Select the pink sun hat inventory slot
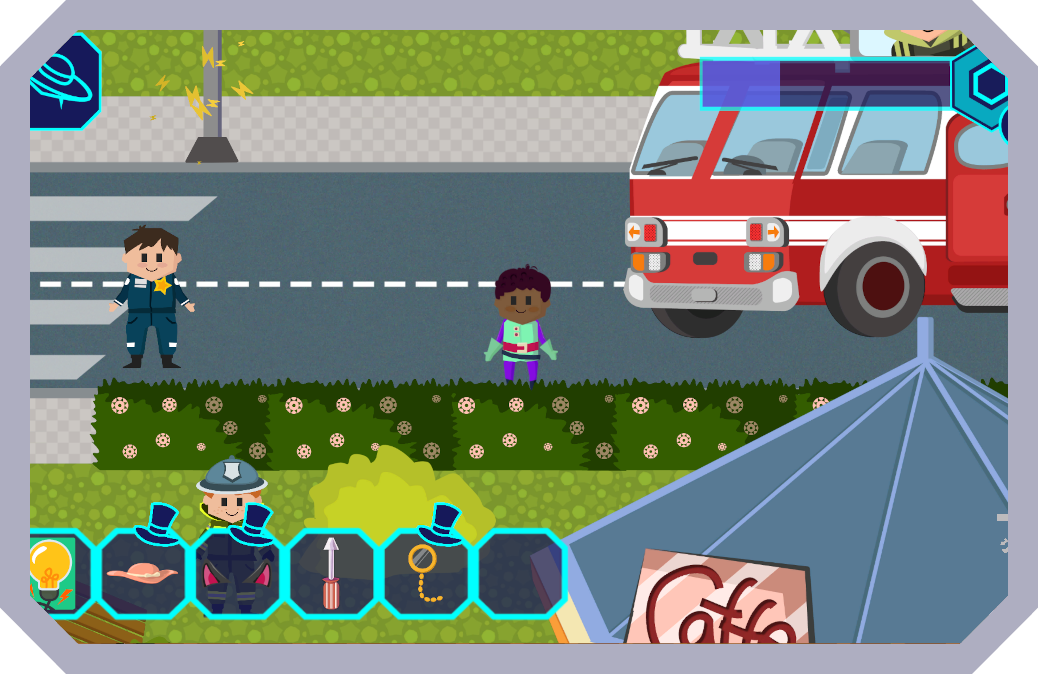Viewport: 1038px width, 674px height. [x=142, y=573]
